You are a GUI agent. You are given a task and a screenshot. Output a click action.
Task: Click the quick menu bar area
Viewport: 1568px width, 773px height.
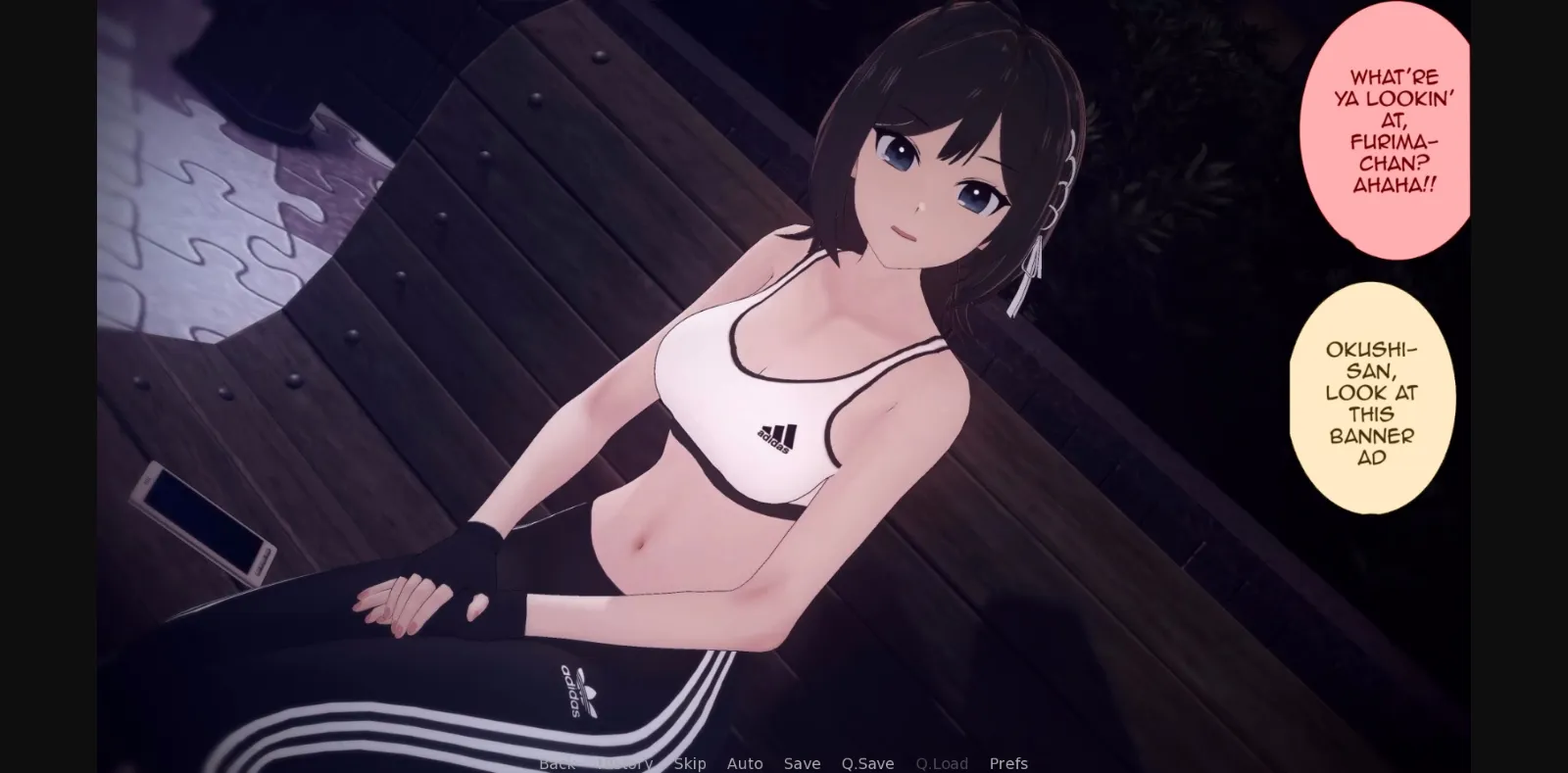[784, 762]
